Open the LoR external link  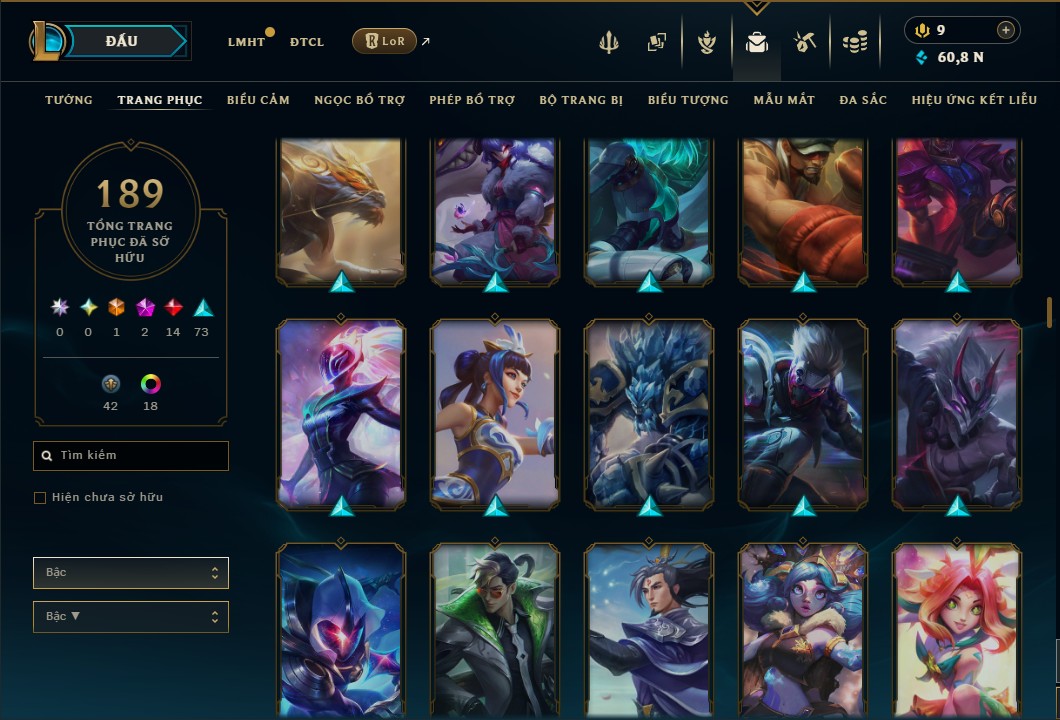[x=385, y=41]
